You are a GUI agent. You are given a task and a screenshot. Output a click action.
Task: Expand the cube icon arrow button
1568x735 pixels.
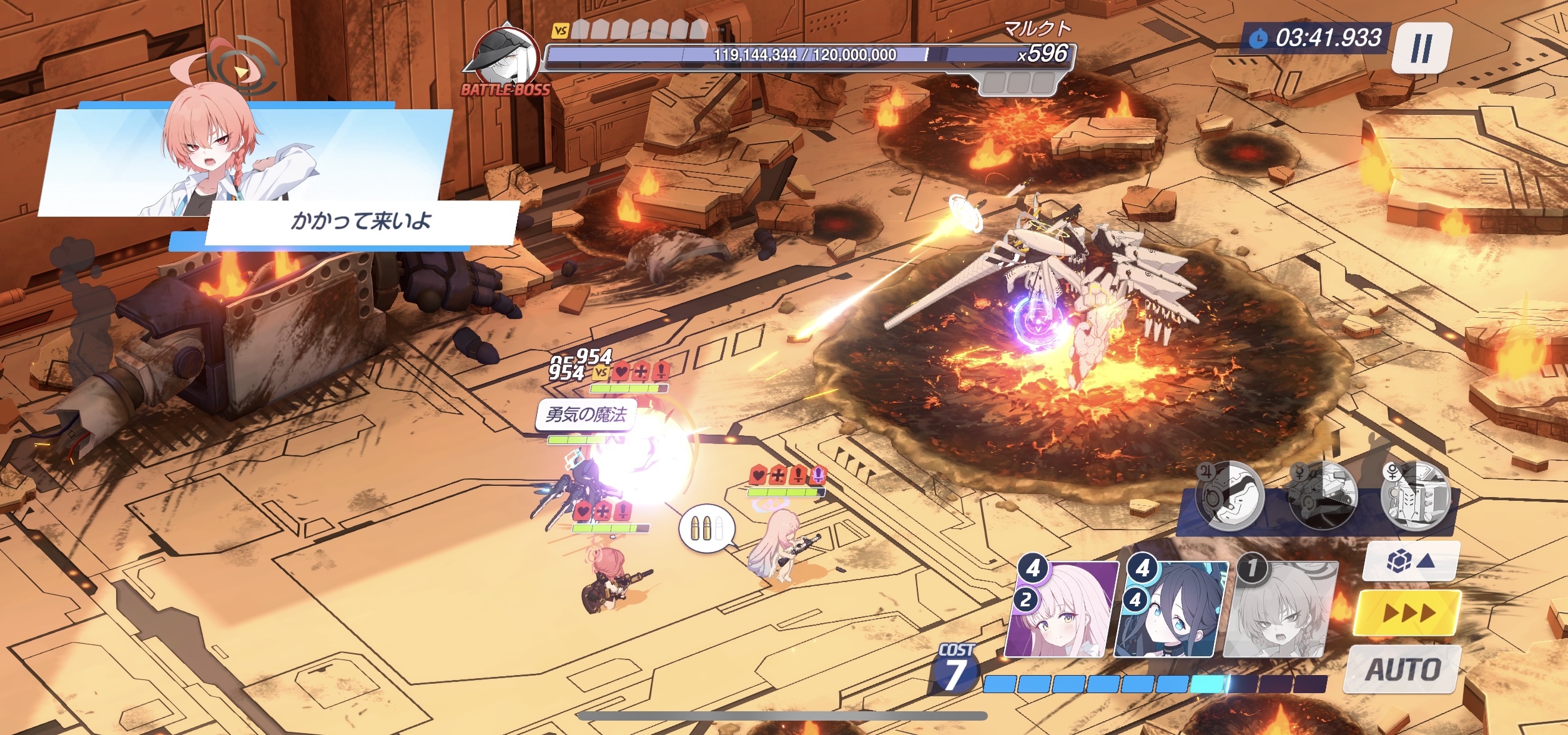(1410, 561)
